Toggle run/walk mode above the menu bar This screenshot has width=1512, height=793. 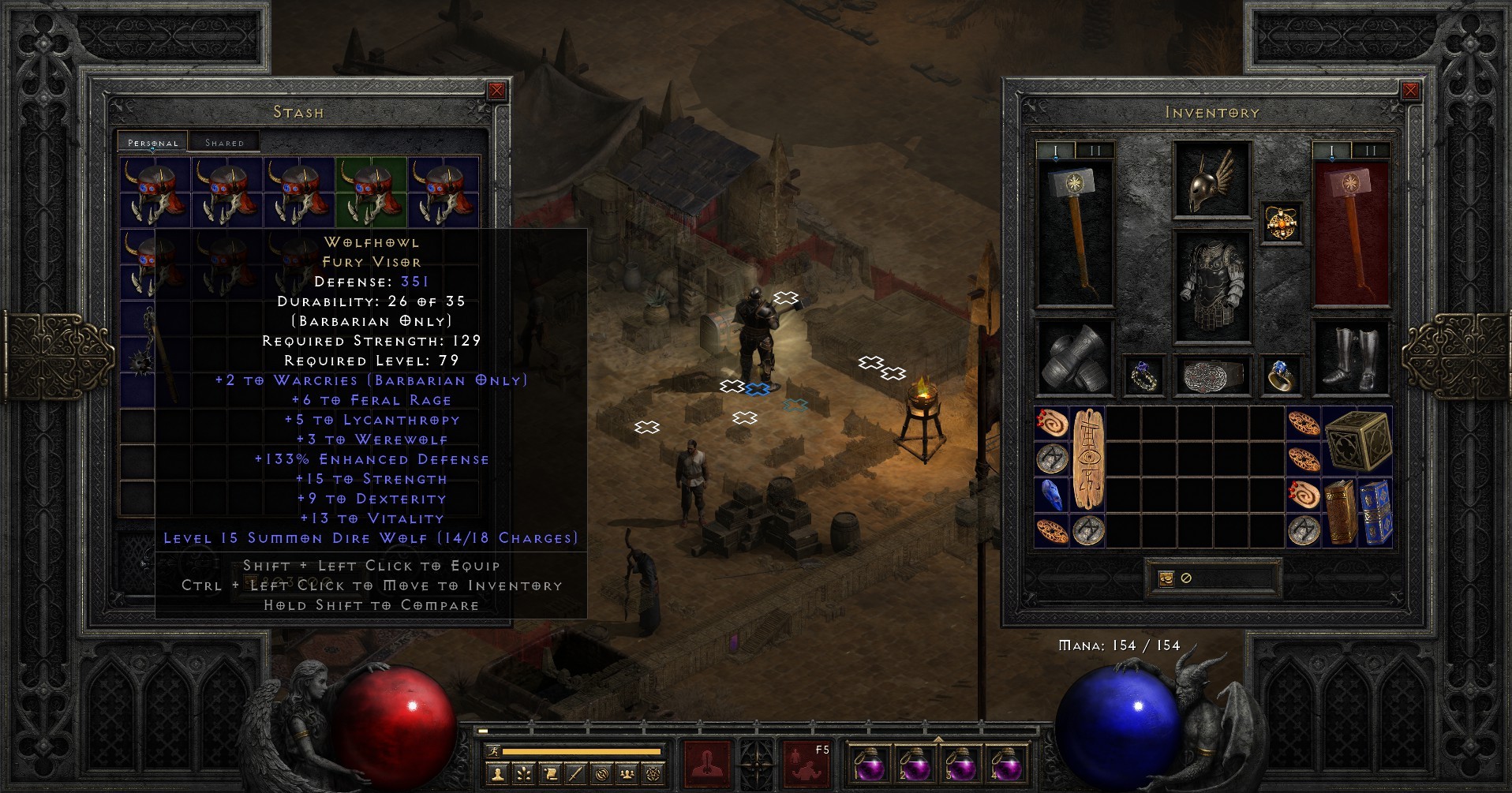495,752
